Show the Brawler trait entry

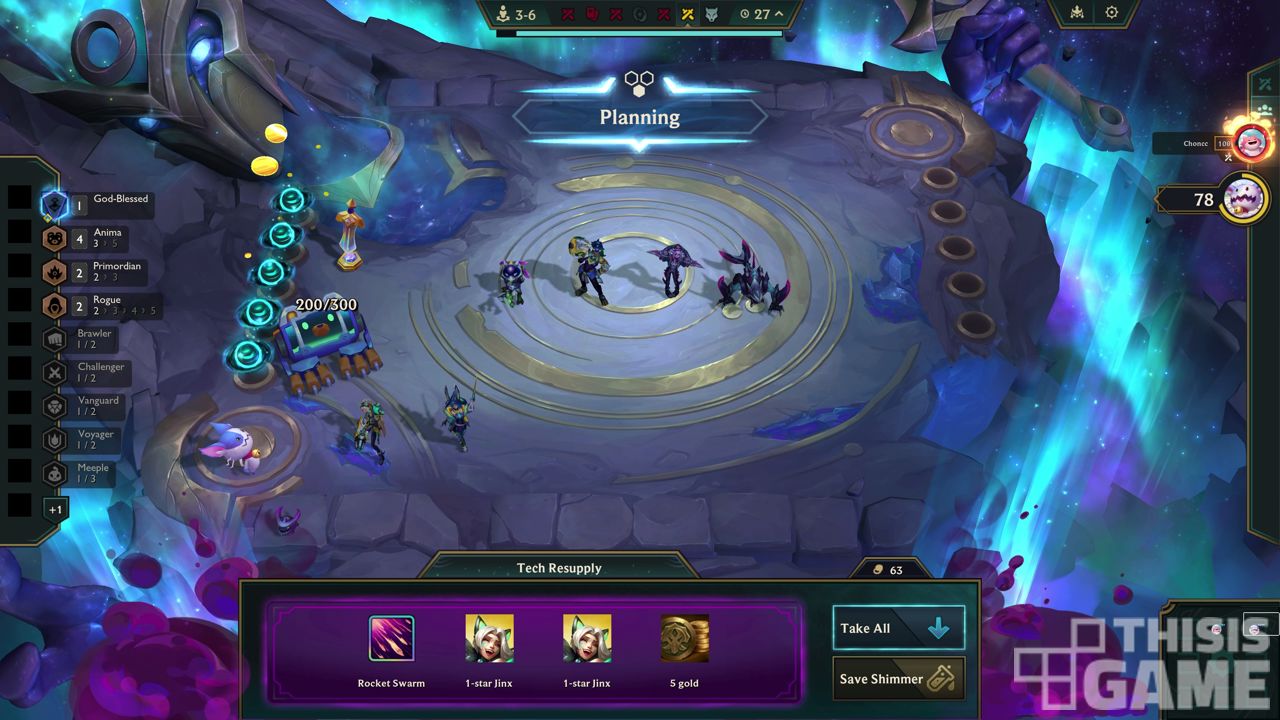(x=54, y=339)
